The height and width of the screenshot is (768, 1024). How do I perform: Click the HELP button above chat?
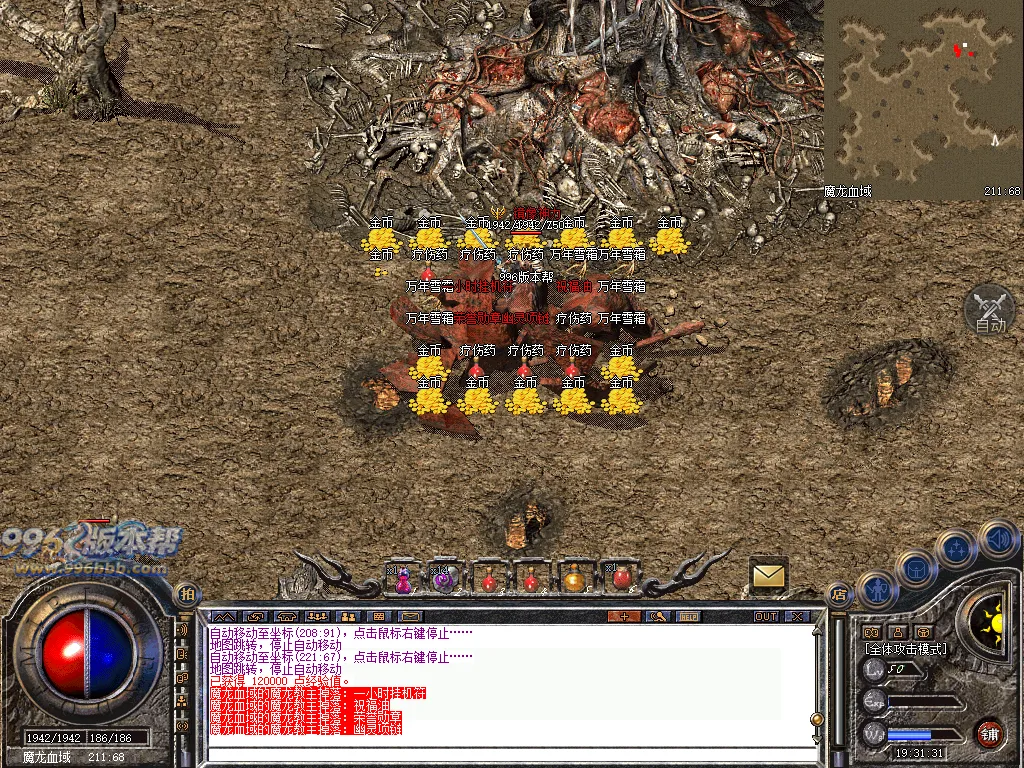(689, 616)
